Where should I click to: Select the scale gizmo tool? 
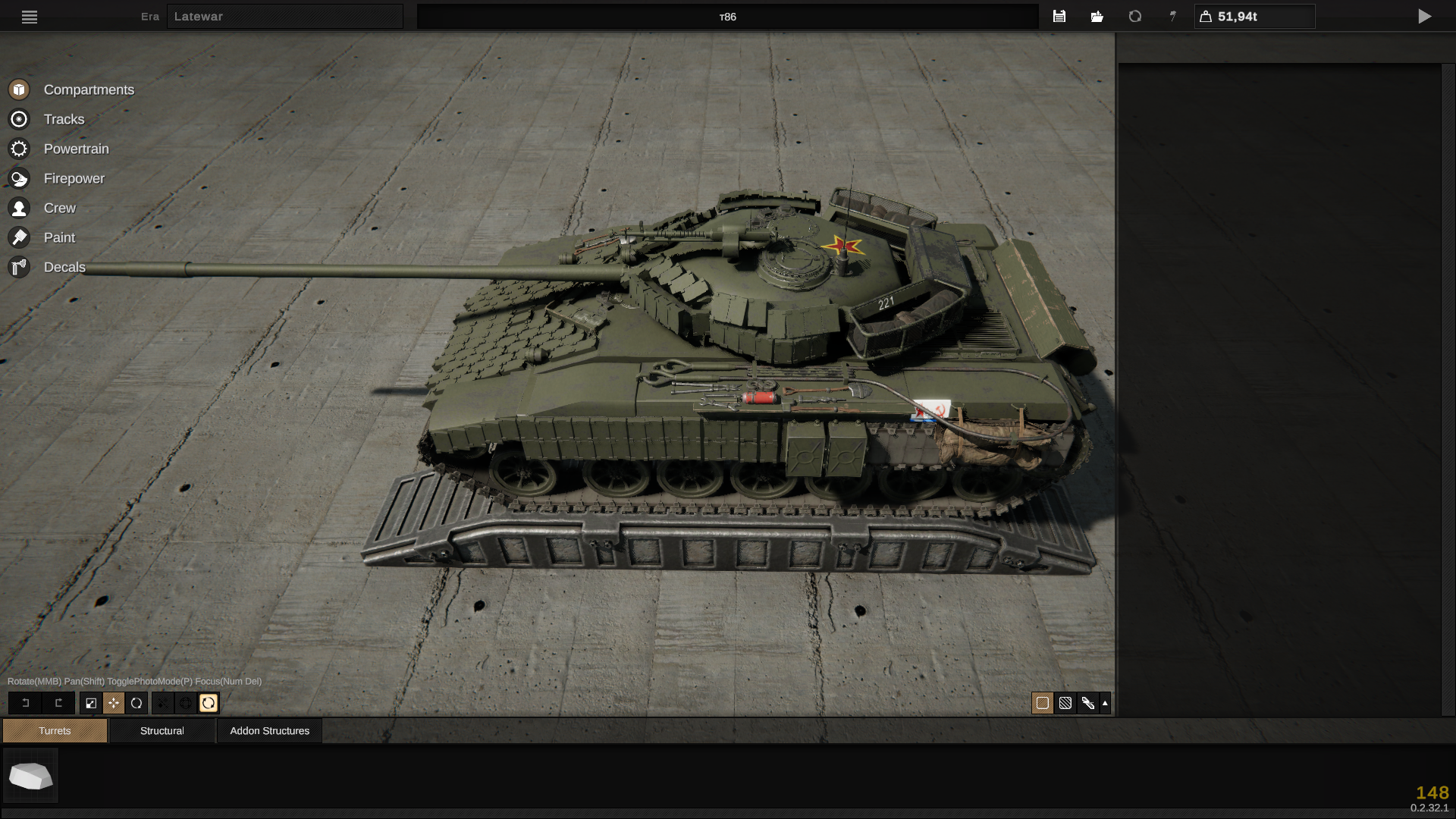coord(91,703)
